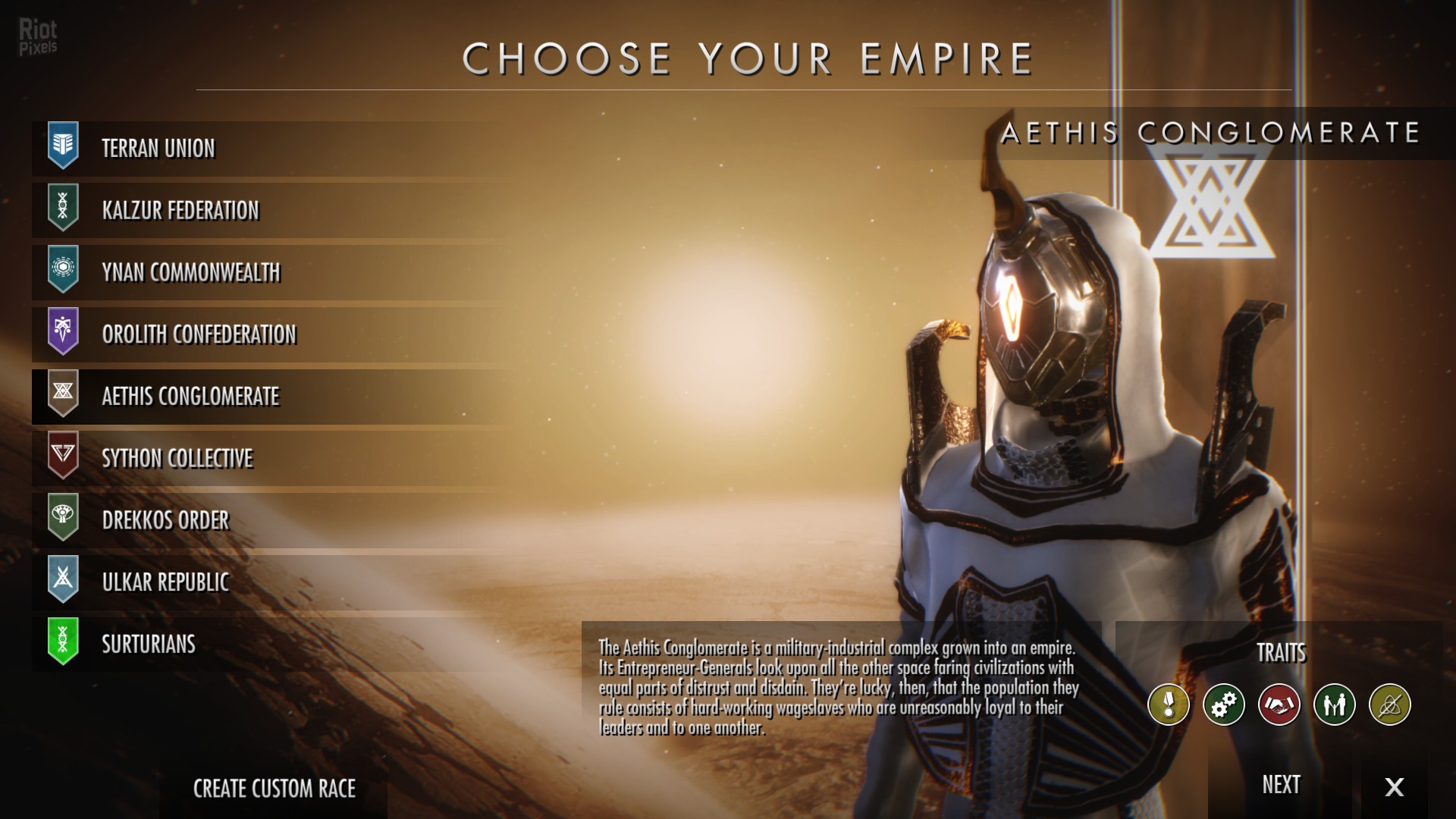Choose the Kalzur Federation empire

pyautogui.click(x=180, y=211)
